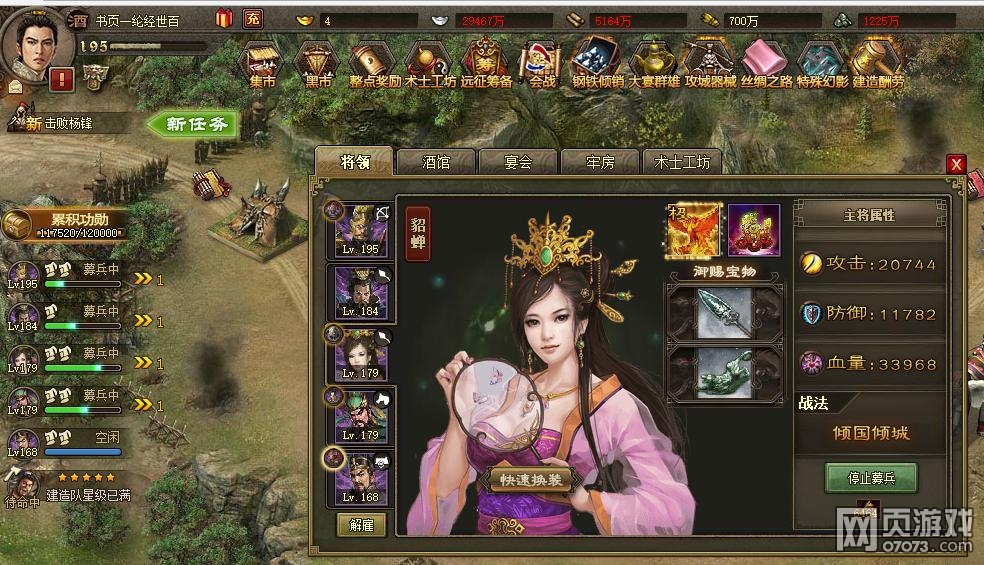This screenshot has width=984, height=565.
Task: Choose the Lv. 184 general portrait
Action: 362,294
